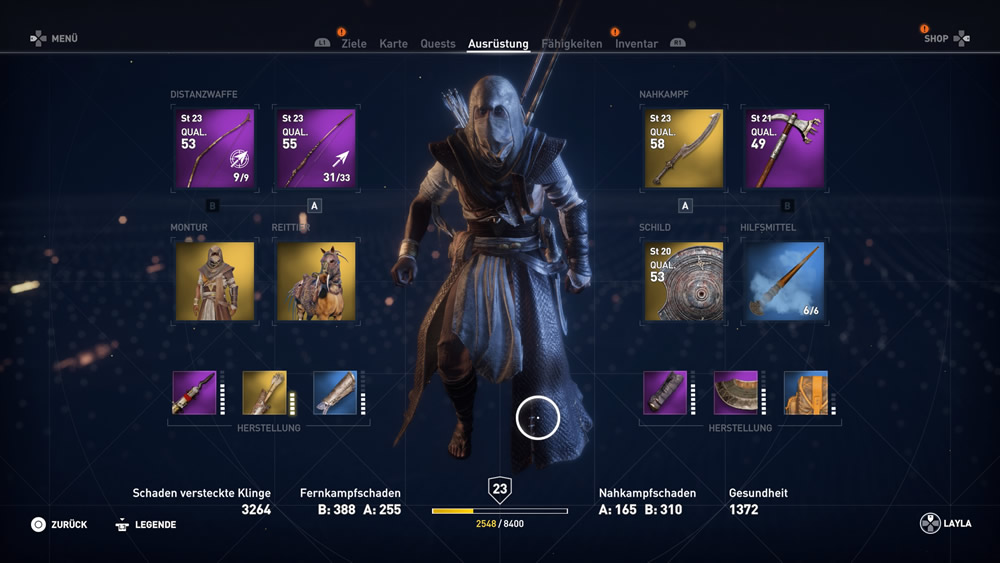Open the orange pouch crafting slot
The width and height of the screenshot is (1000, 563).
[x=805, y=393]
